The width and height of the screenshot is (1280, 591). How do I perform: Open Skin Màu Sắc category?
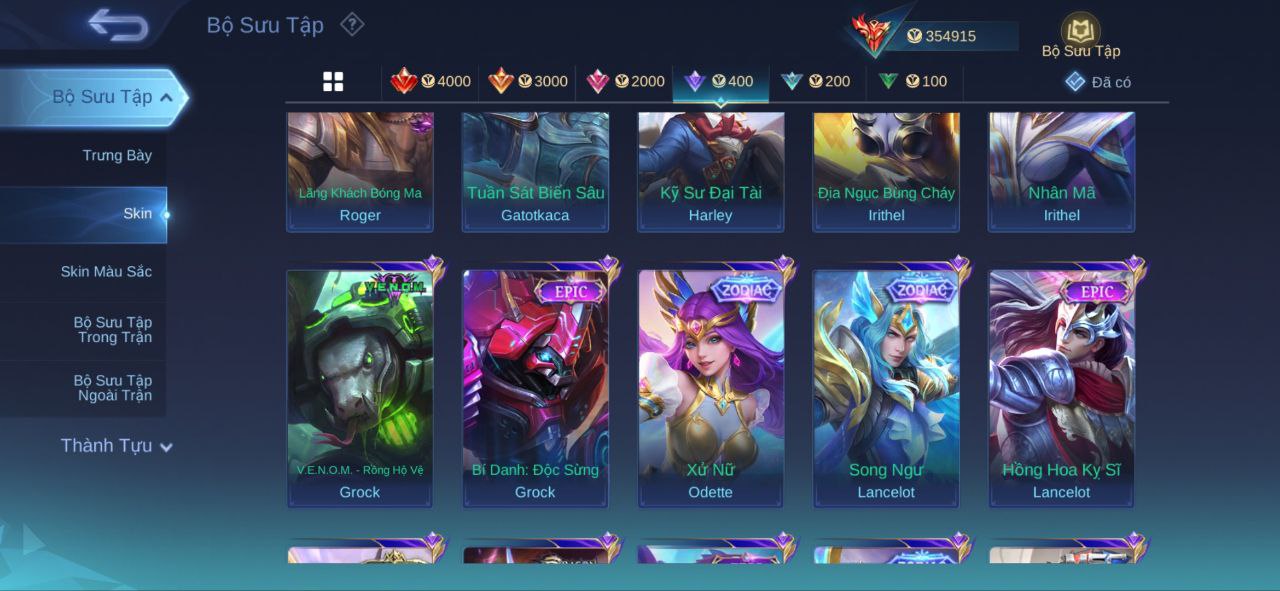click(106, 271)
